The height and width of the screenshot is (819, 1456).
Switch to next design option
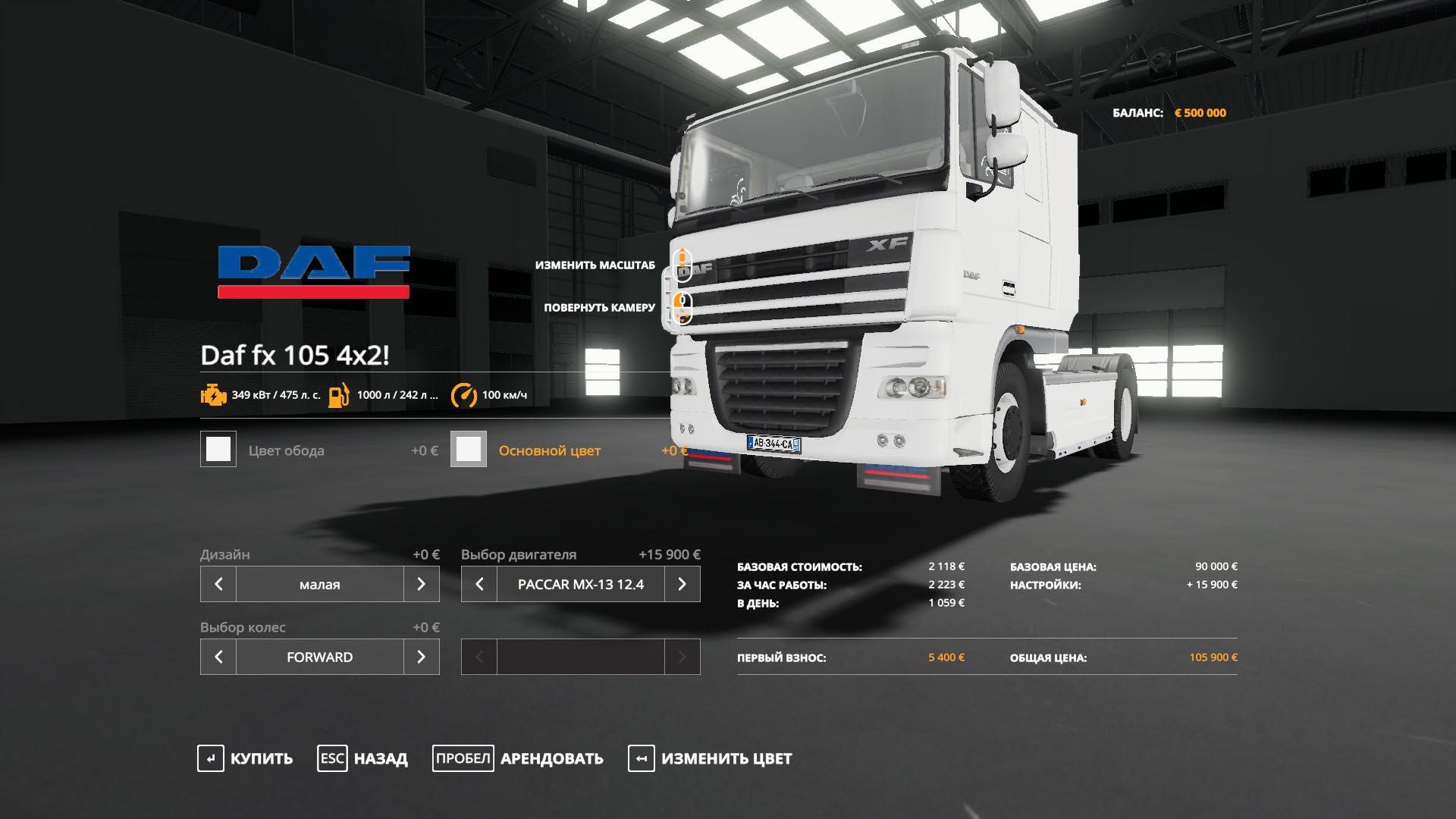click(x=422, y=584)
